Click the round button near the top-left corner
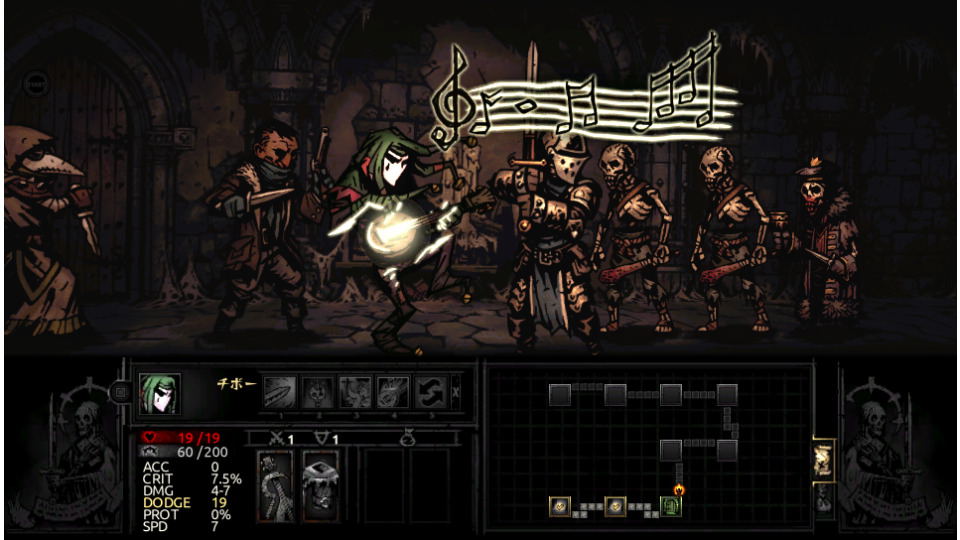The width and height of the screenshot is (960, 540). coord(34,83)
